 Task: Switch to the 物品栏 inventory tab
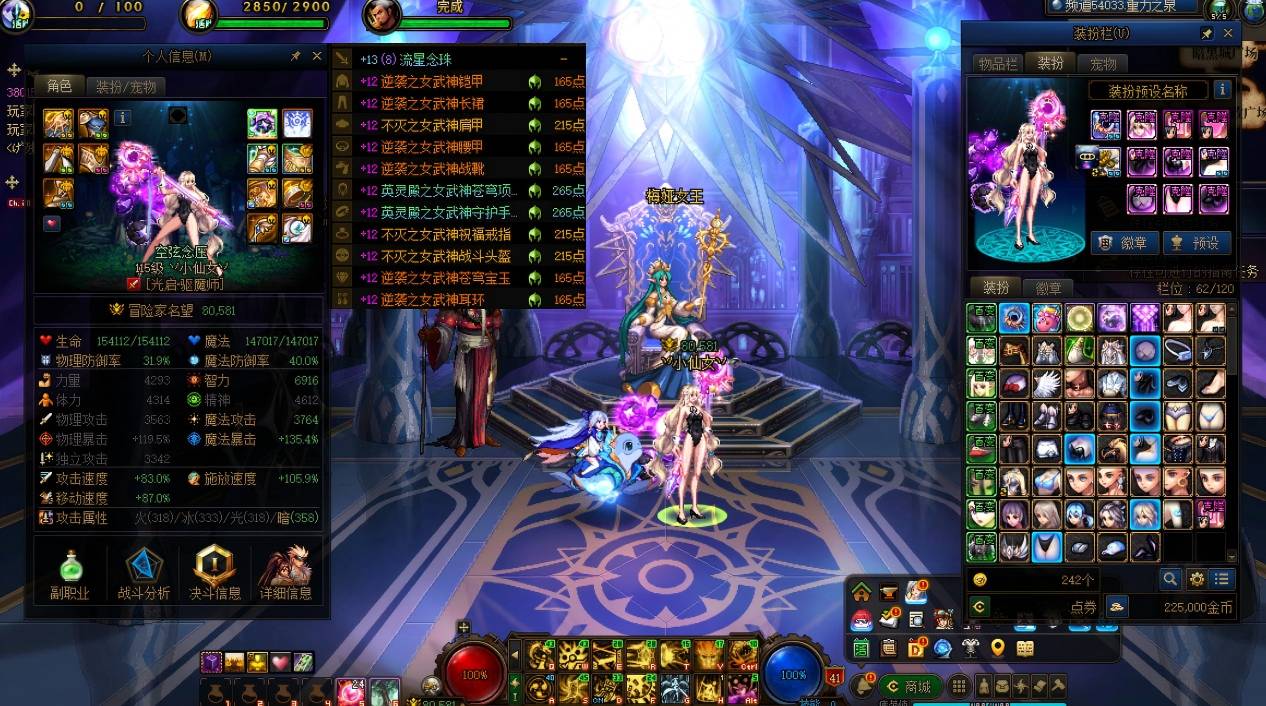click(x=997, y=63)
